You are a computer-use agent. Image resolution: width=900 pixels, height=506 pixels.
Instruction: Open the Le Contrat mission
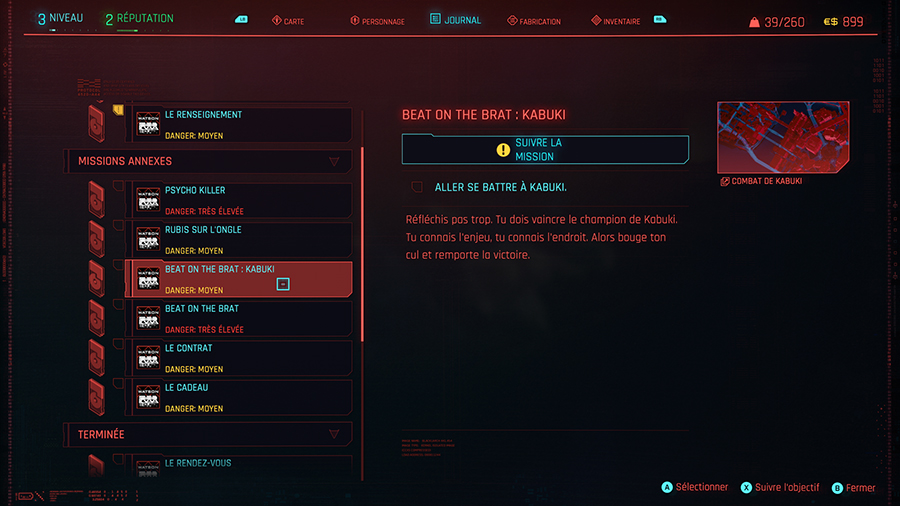click(240, 358)
